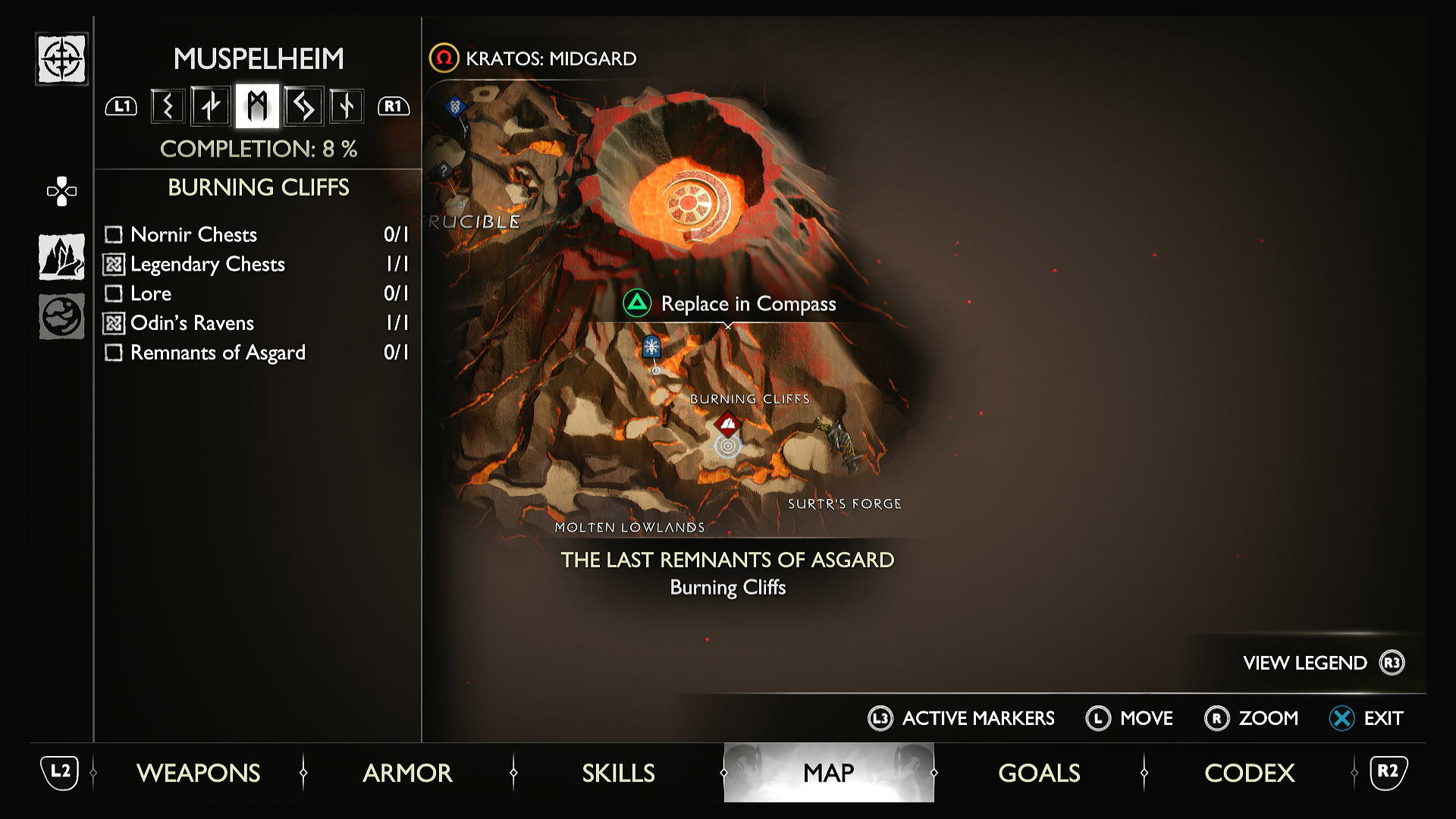1456x819 pixels.
Task: Show the Codex tab
Action: click(1249, 773)
